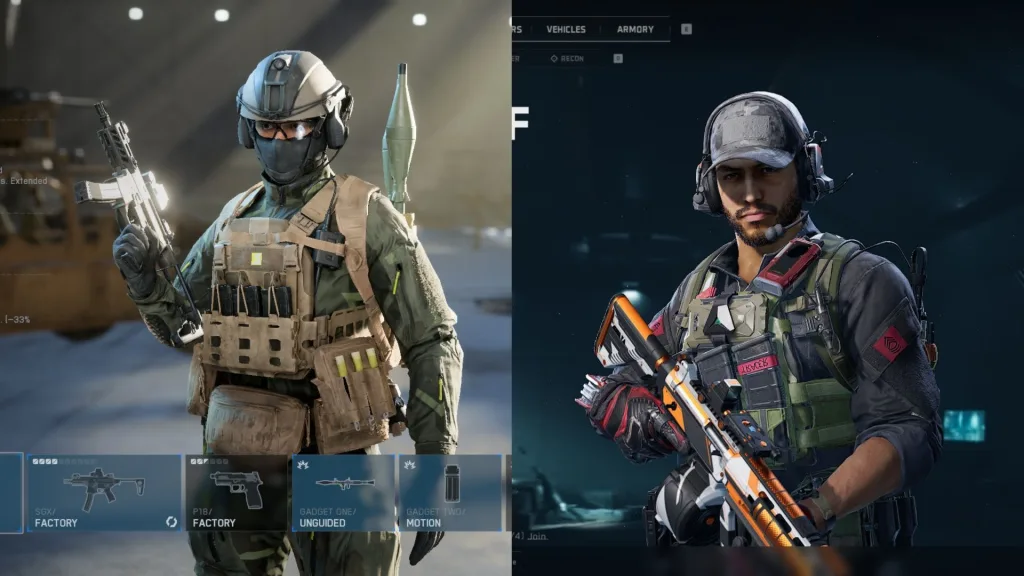1024x576 pixels.
Task: Select the SGX Factory primary weapon slot
Action: pyautogui.click(x=104, y=493)
